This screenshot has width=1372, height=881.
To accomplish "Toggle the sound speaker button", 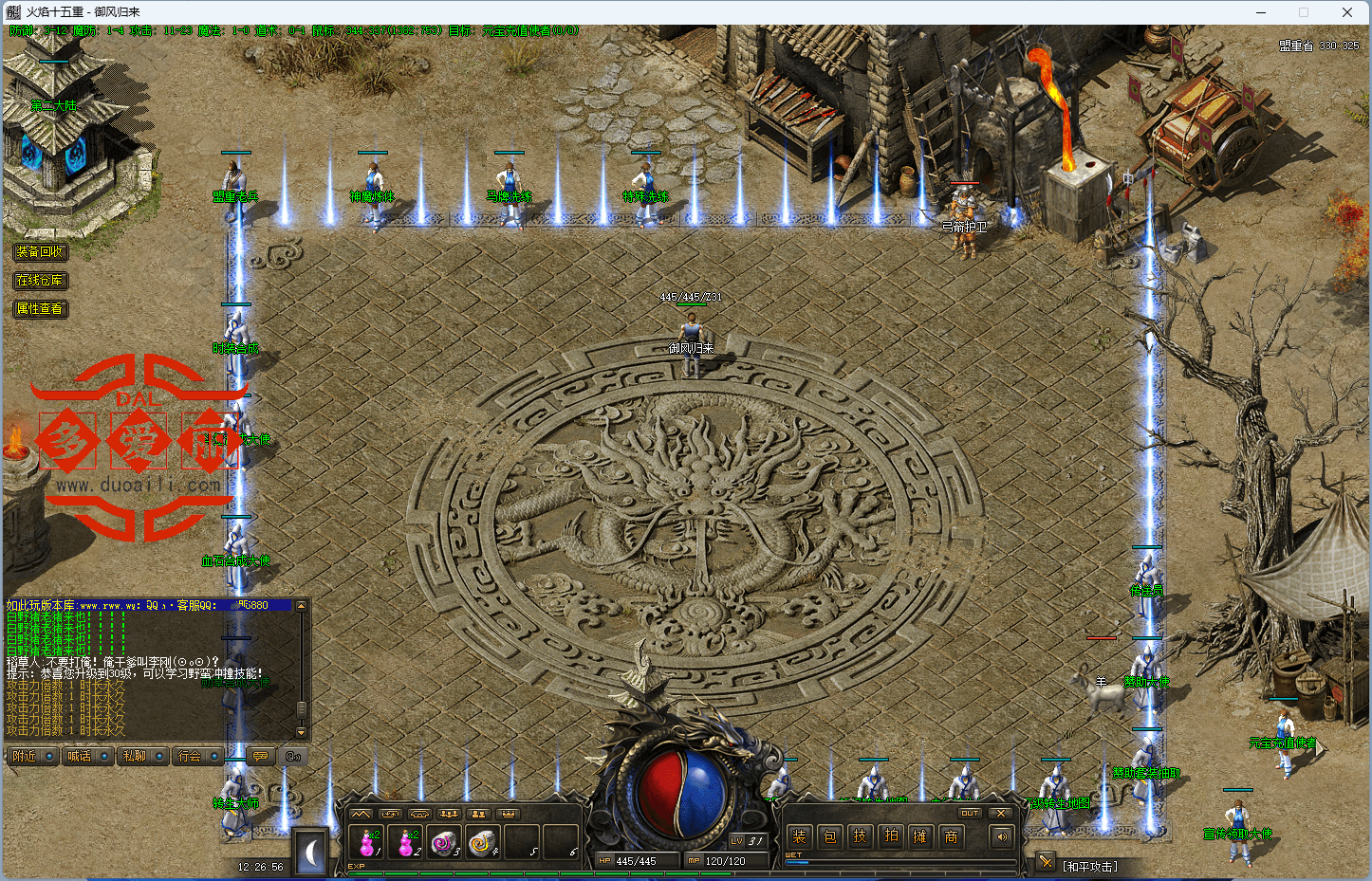I will tap(1000, 836).
